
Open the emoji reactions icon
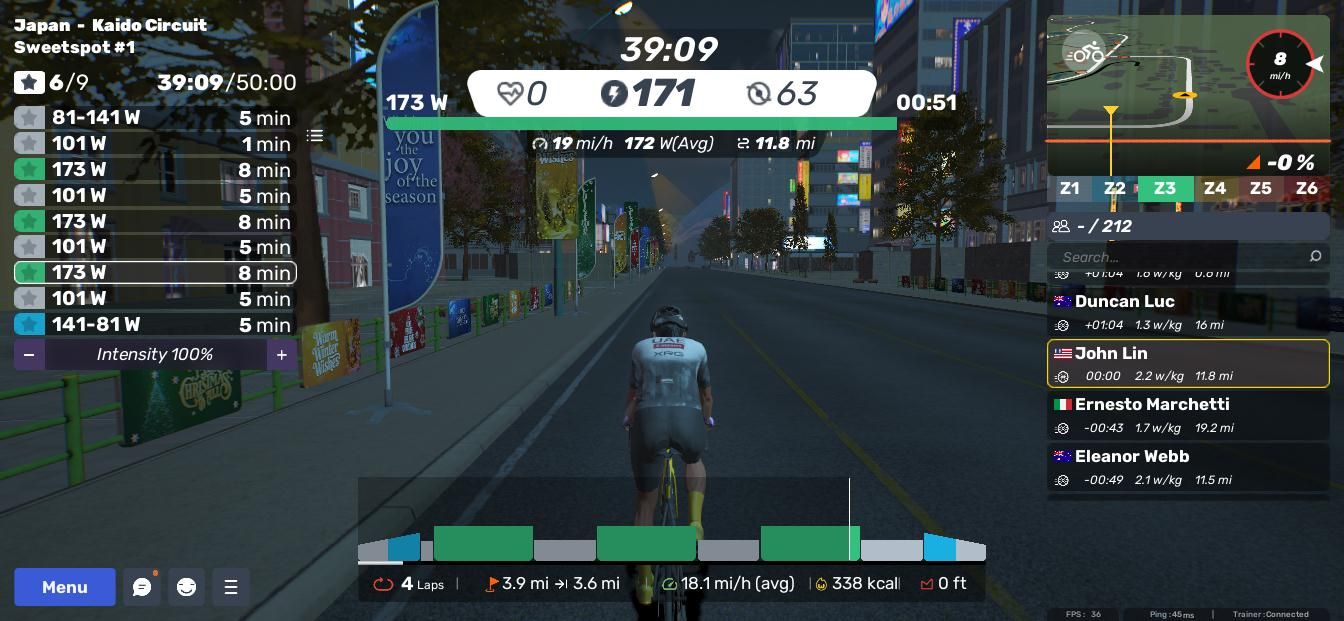(x=186, y=587)
